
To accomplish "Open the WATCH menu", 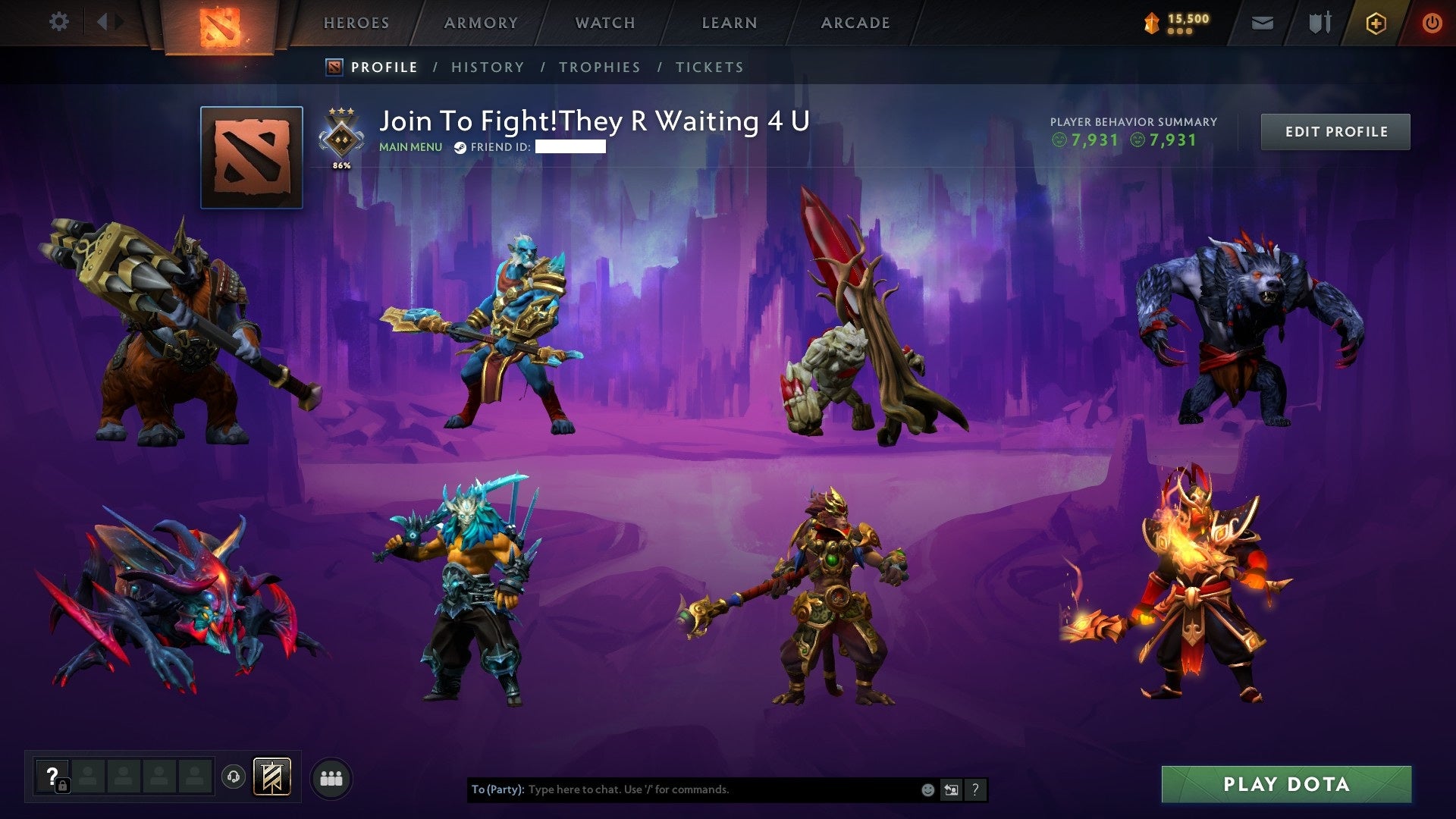I will 604,23.
